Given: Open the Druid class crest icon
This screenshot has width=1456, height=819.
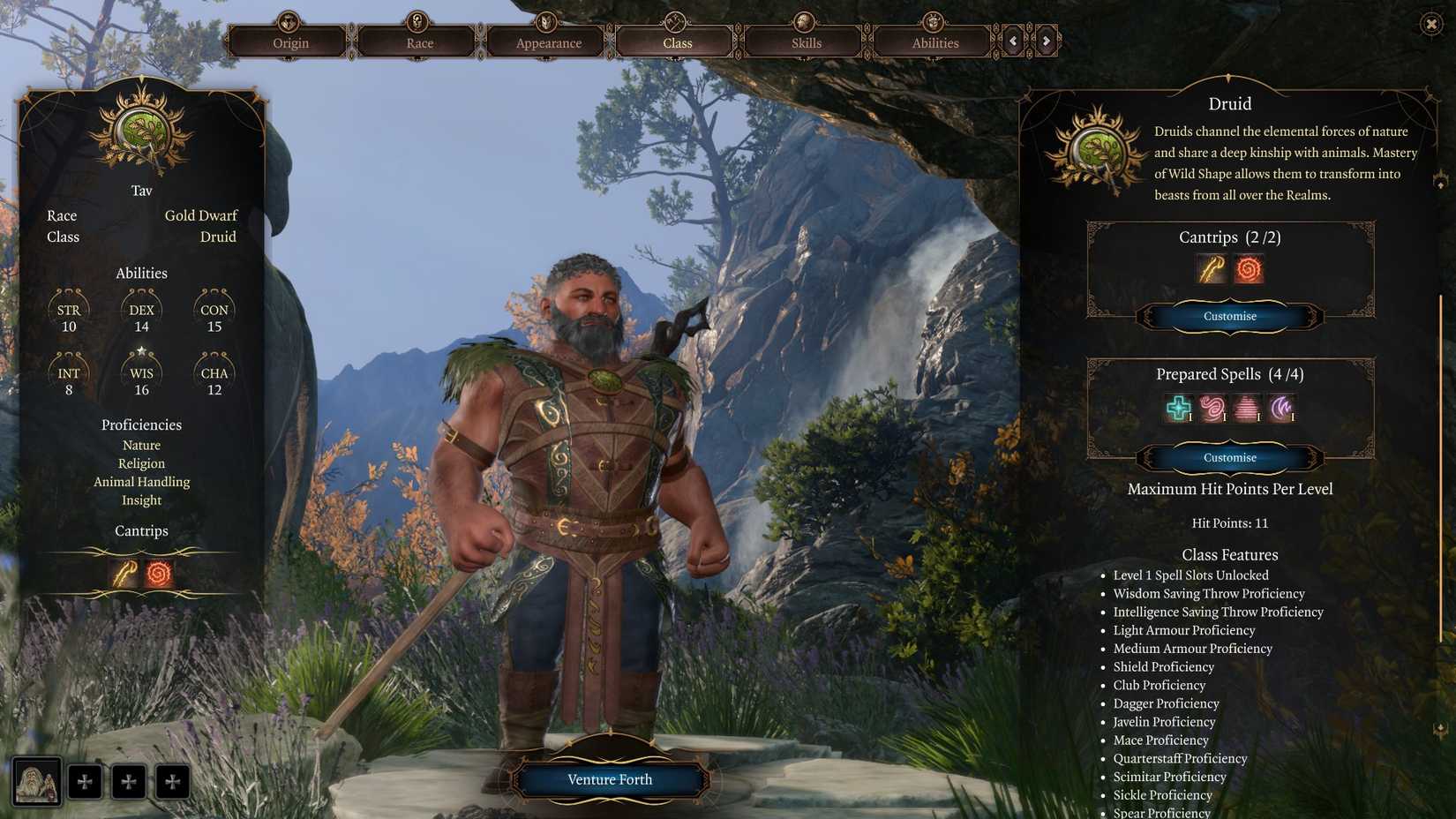Looking at the screenshot, I should [x=1094, y=152].
